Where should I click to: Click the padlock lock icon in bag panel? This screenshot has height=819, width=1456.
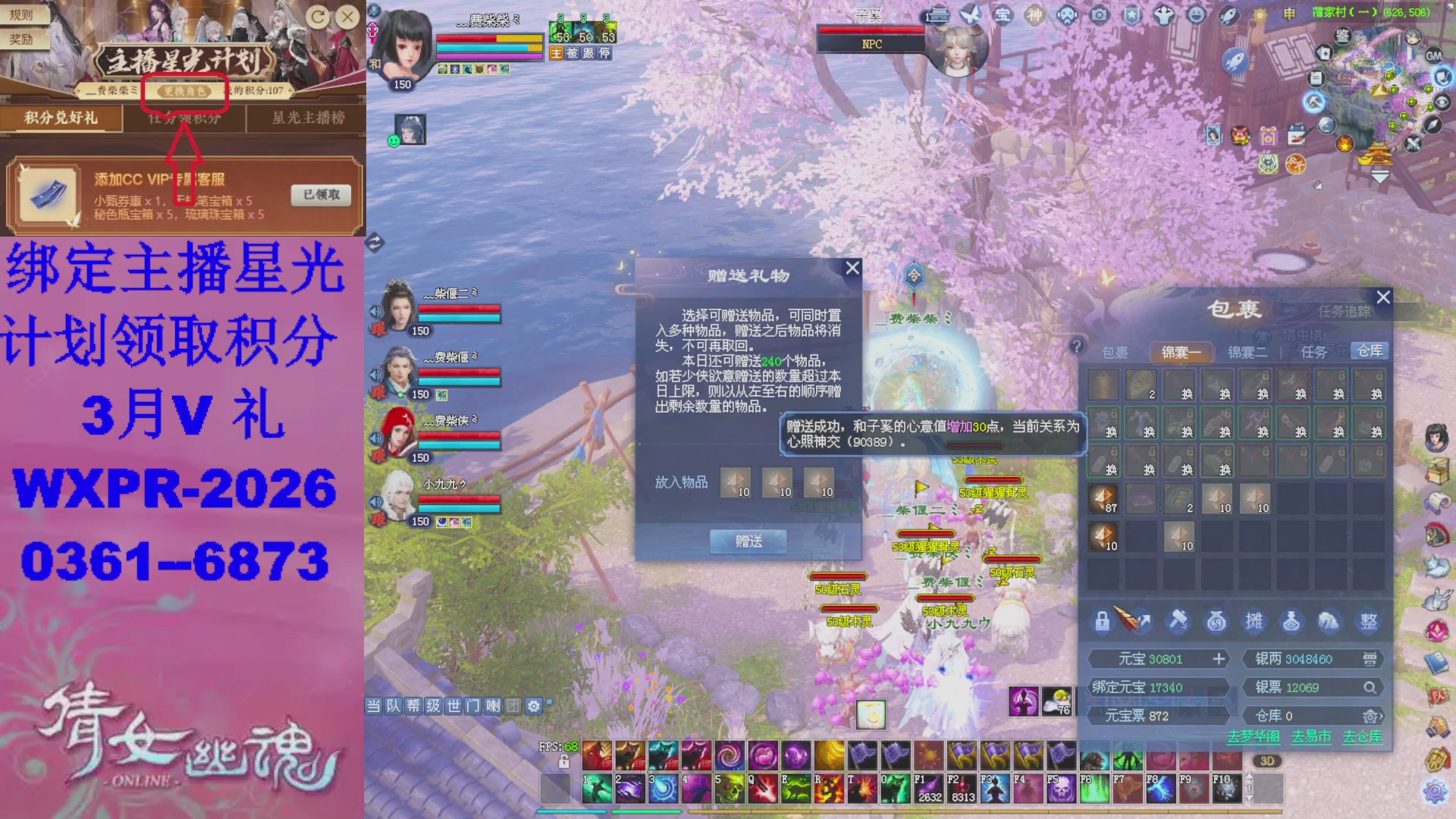(x=1101, y=621)
